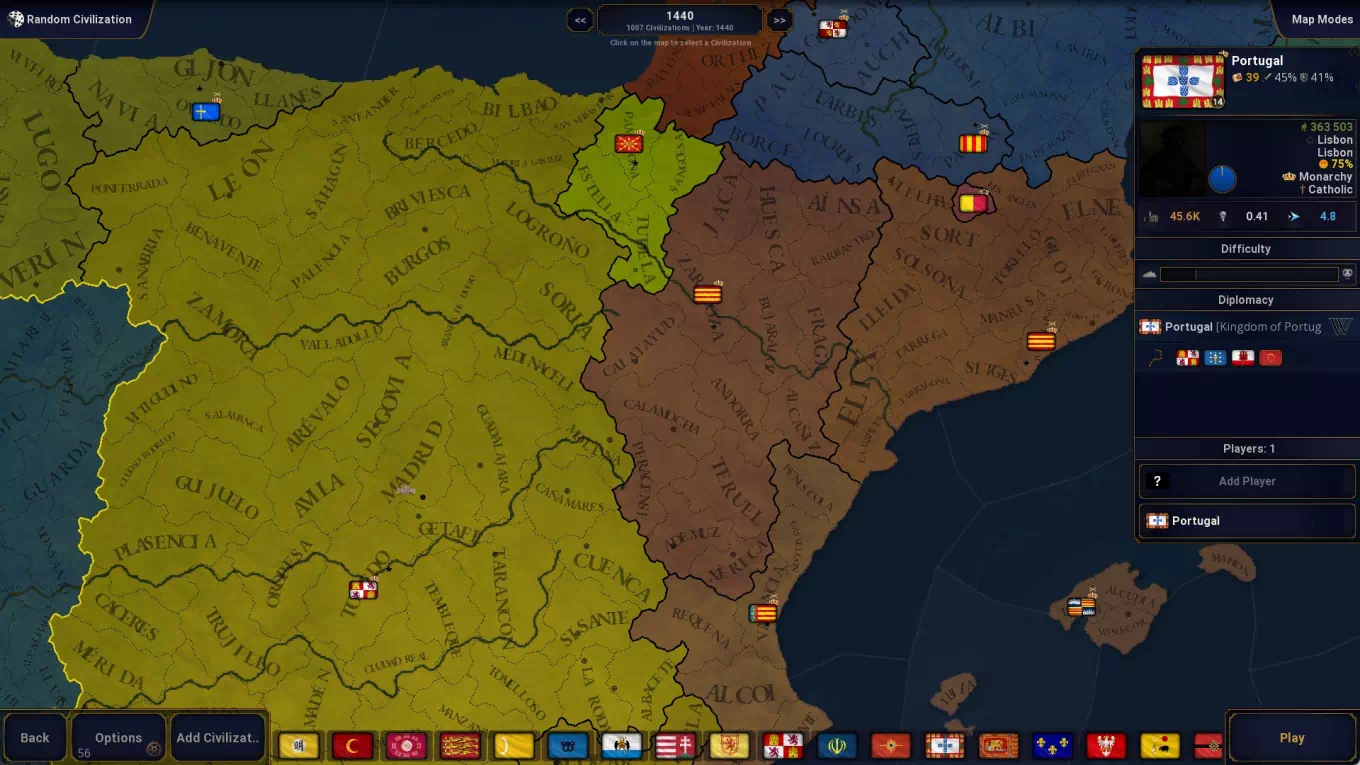Pick a Random Civilization
Image resolution: width=1360 pixels, height=765 pixels.
point(70,19)
